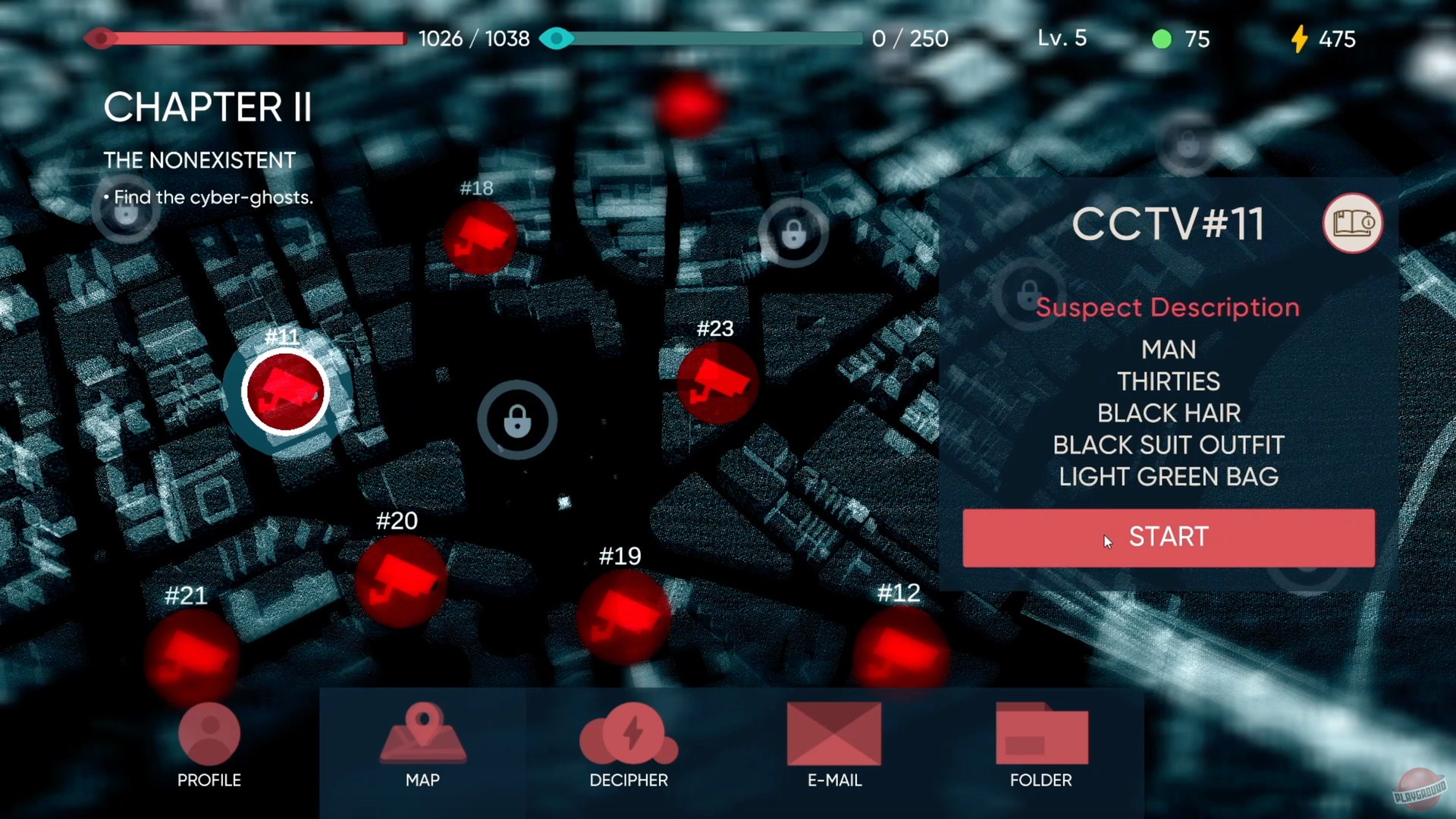Click the Chapter II title text
The width and height of the screenshot is (1456, 819).
point(208,108)
